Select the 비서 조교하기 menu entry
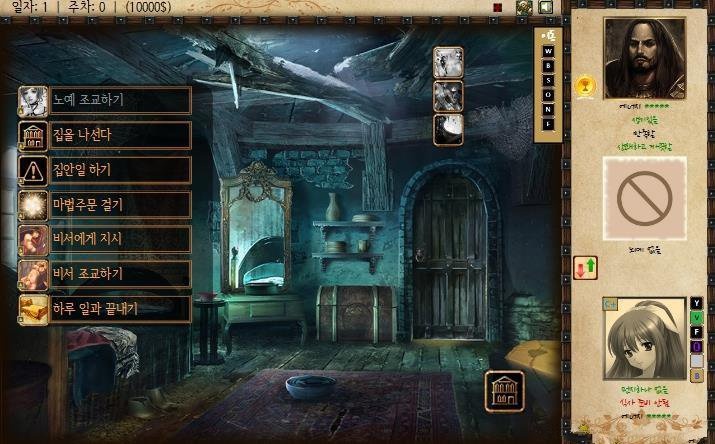Image resolution: width=715 pixels, height=444 pixels. [105, 274]
